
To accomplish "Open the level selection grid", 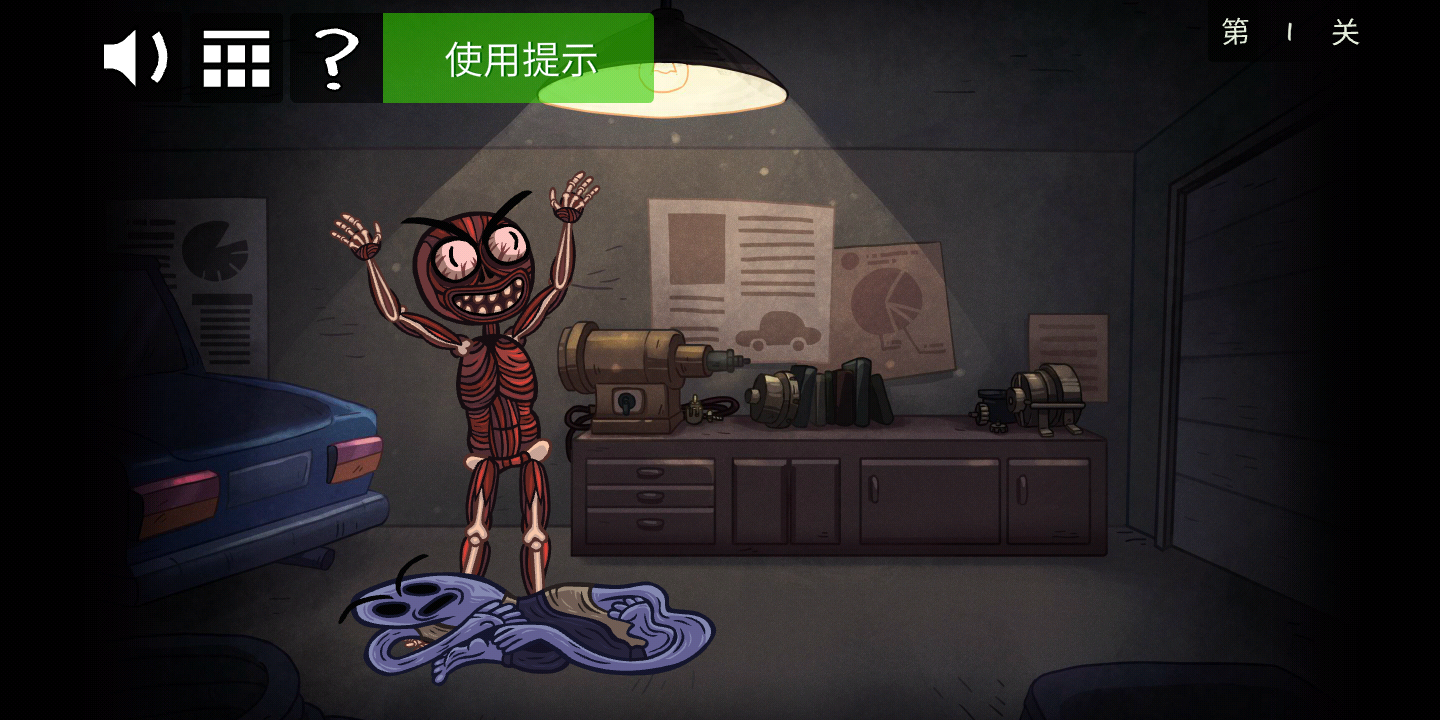I will 236,57.
